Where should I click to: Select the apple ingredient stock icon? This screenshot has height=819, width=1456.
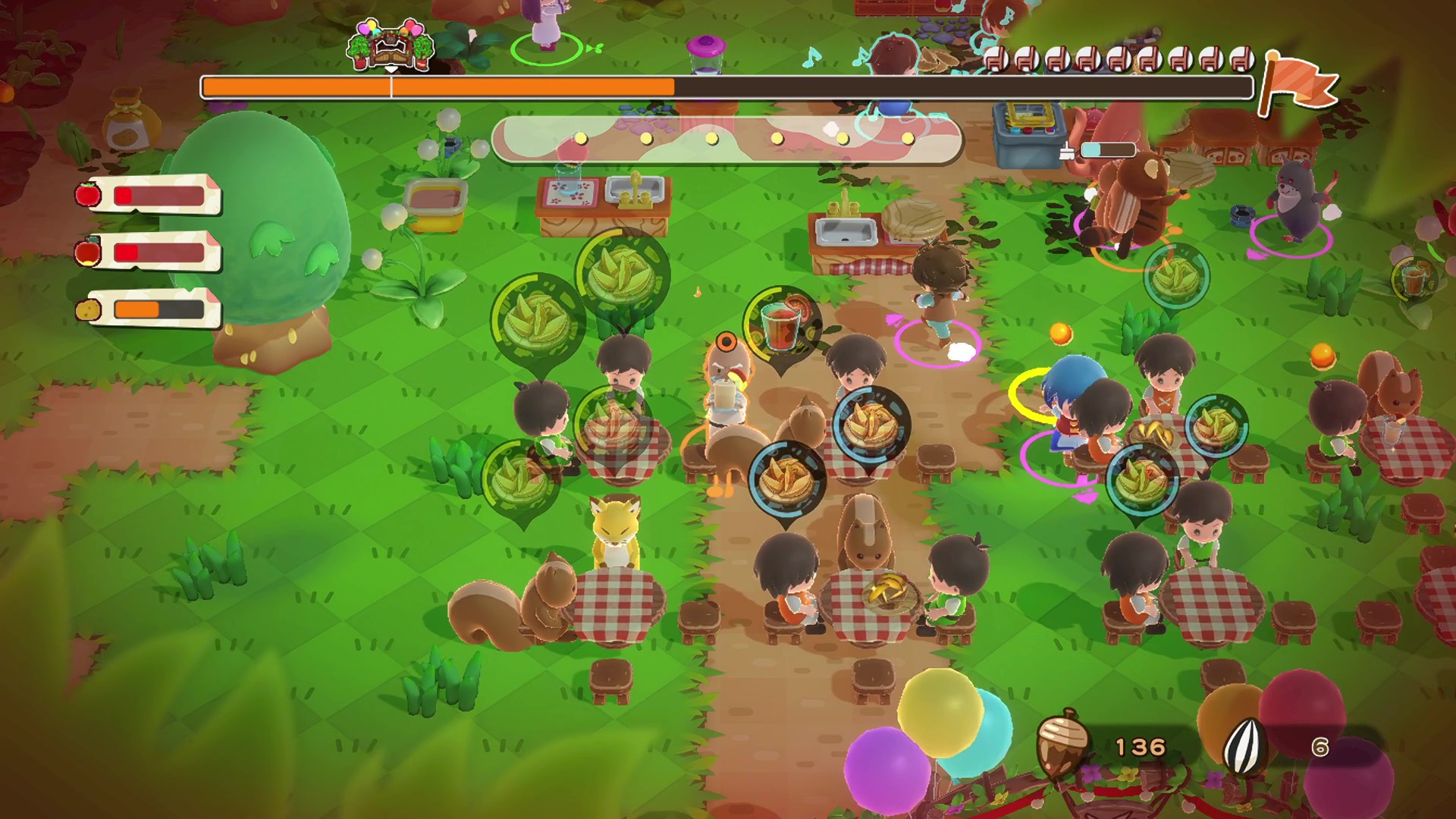pyautogui.click(x=87, y=251)
